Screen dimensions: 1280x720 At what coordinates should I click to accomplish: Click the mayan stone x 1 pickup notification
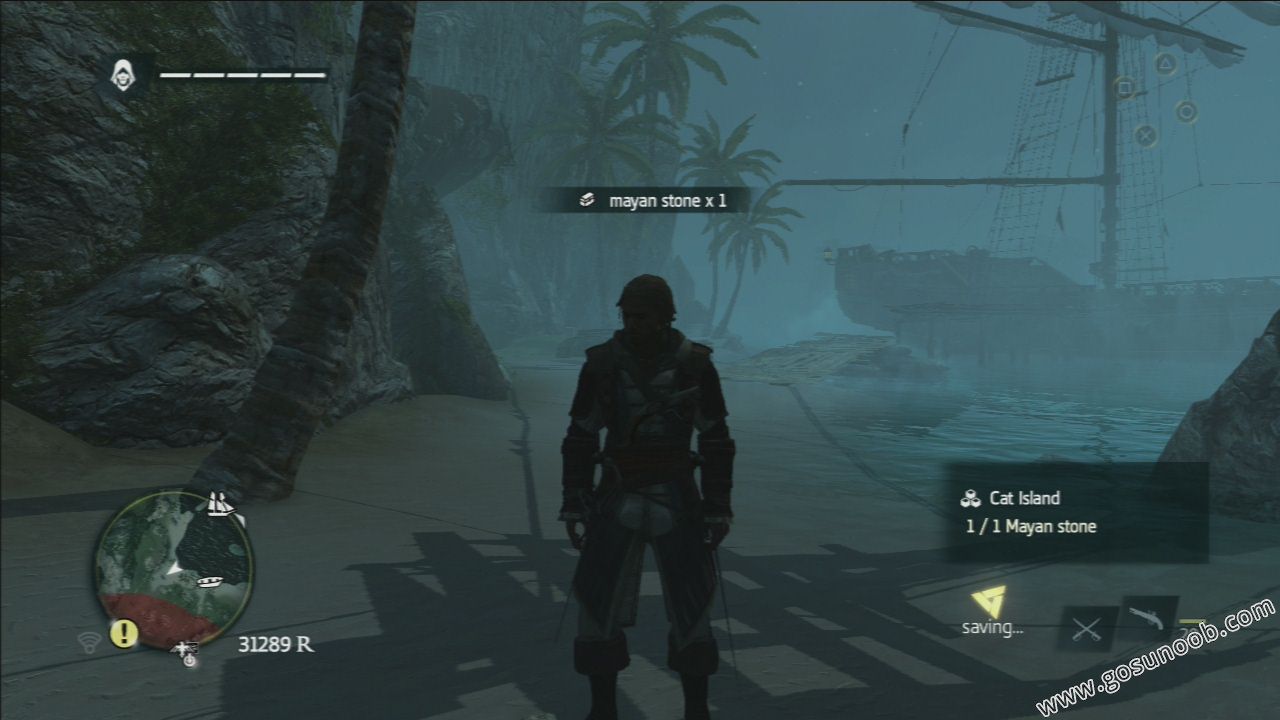point(653,200)
